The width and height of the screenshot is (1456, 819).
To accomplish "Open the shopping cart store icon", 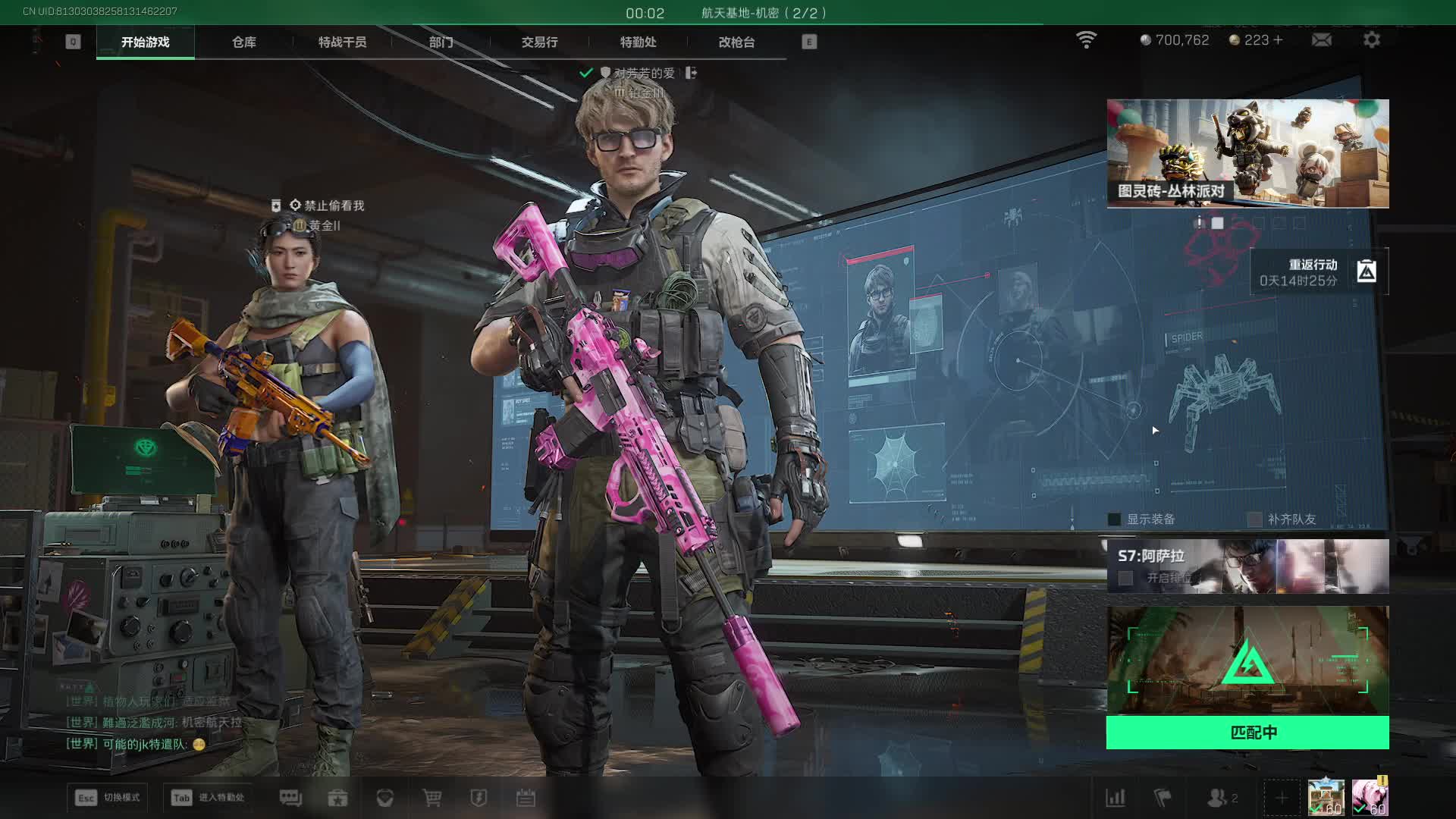I will tap(431, 798).
